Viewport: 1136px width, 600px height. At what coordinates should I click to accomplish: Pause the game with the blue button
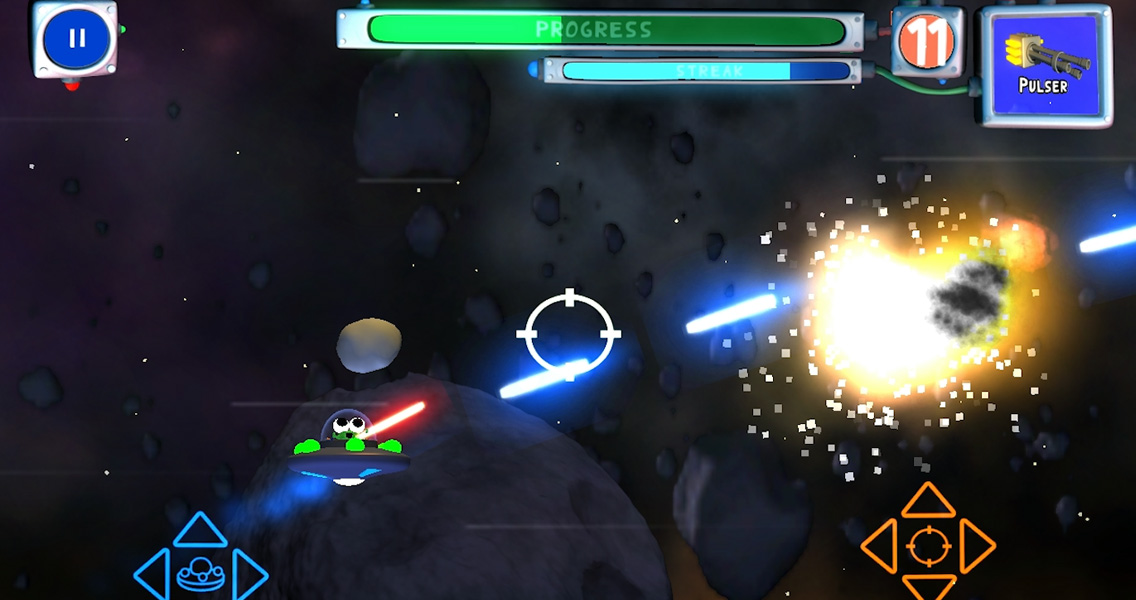pyautogui.click(x=76, y=39)
